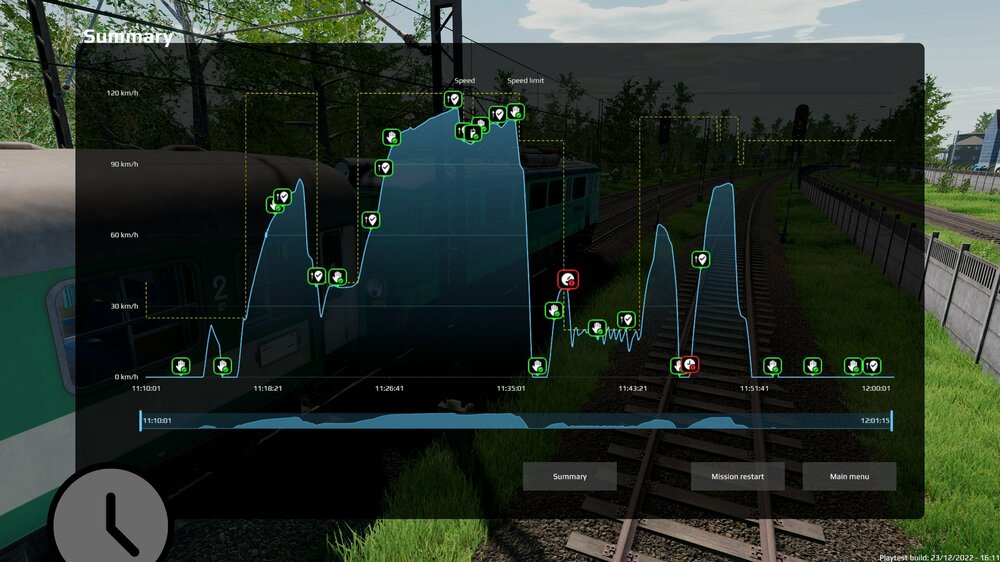Select the red event marker on the speed drop
Viewport: 1000px width, 562px height.
[568, 280]
